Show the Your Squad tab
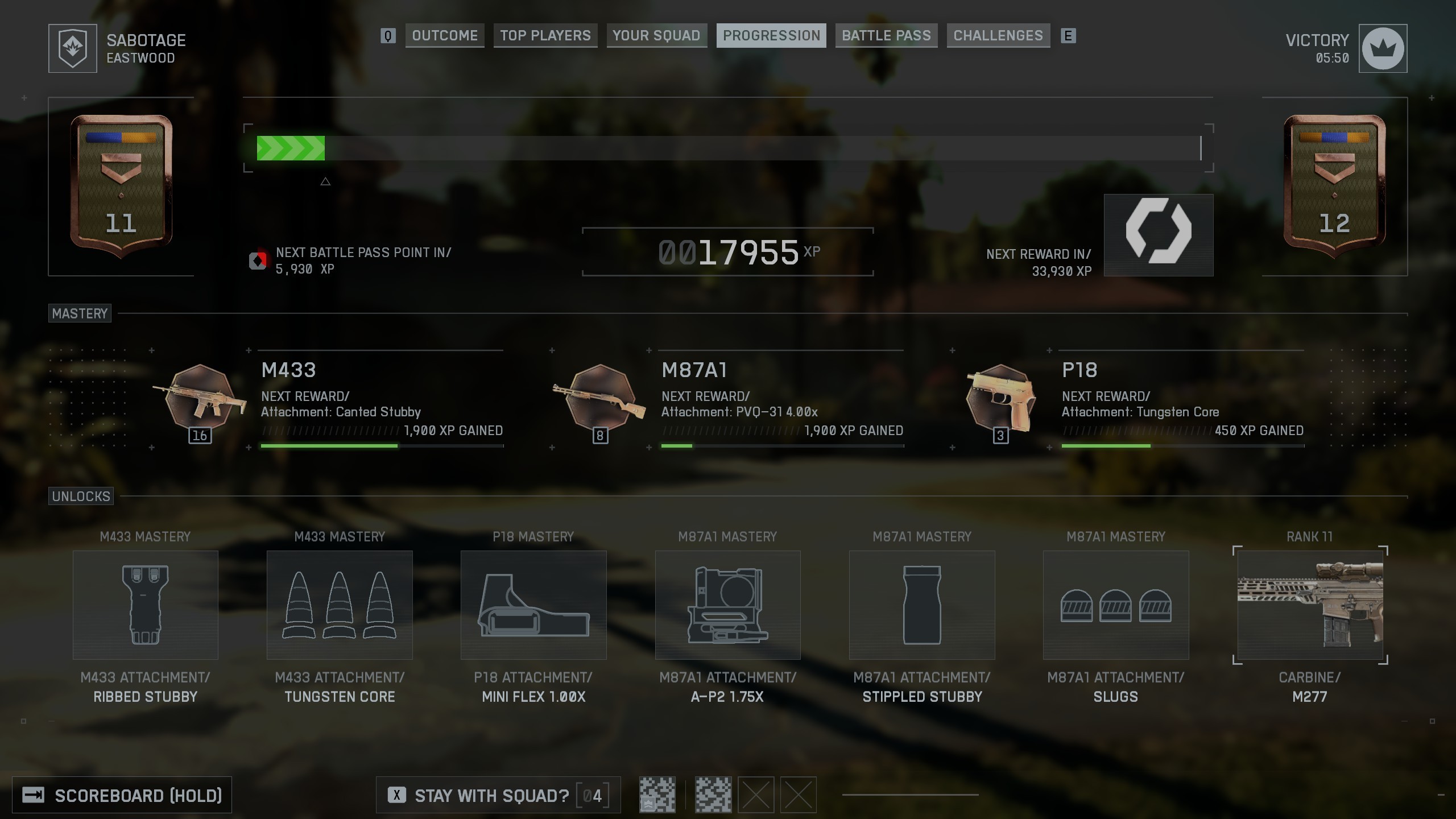Image resolution: width=1456 pixels, height=819 pixels. tap(656, 36)
